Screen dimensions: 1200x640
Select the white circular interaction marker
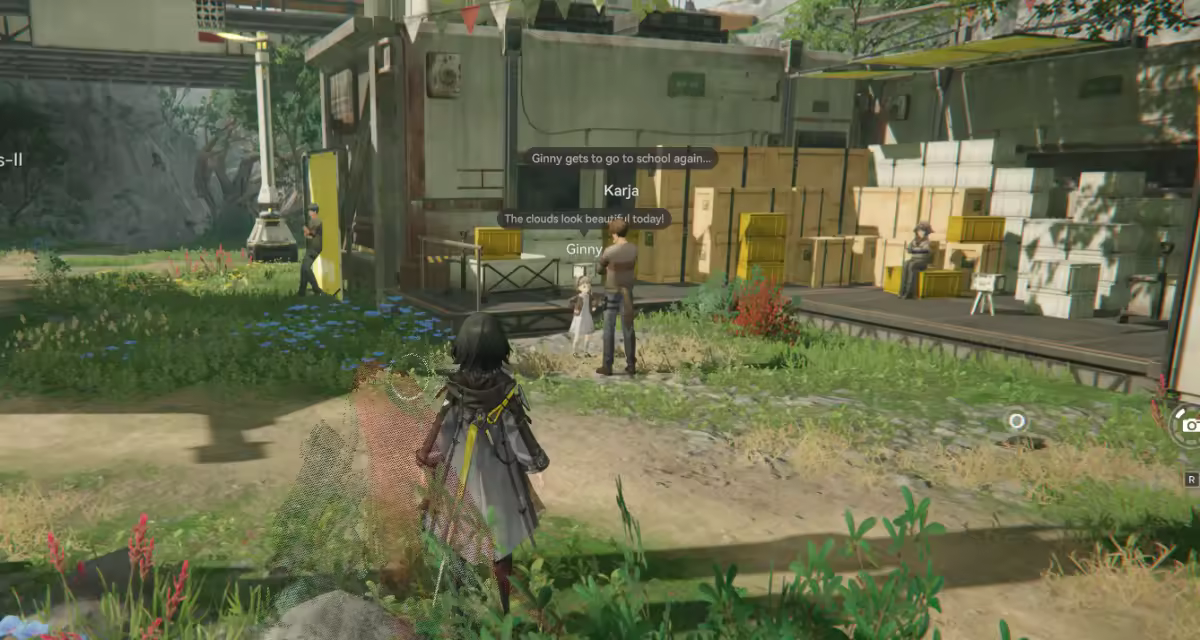[1017, 421]
